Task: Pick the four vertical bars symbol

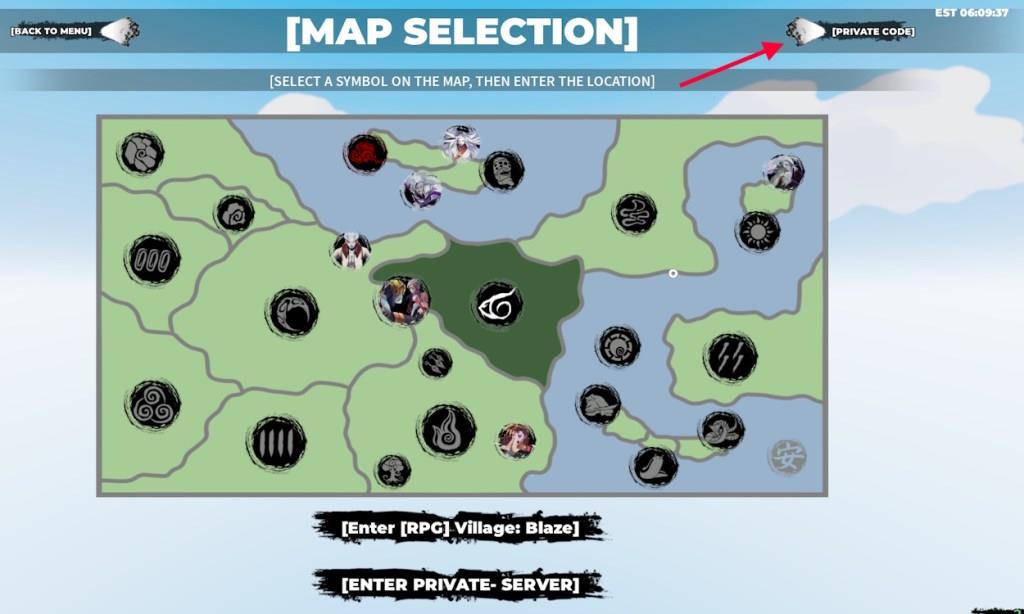Action: pyautogui.click(x=277, y=442)
